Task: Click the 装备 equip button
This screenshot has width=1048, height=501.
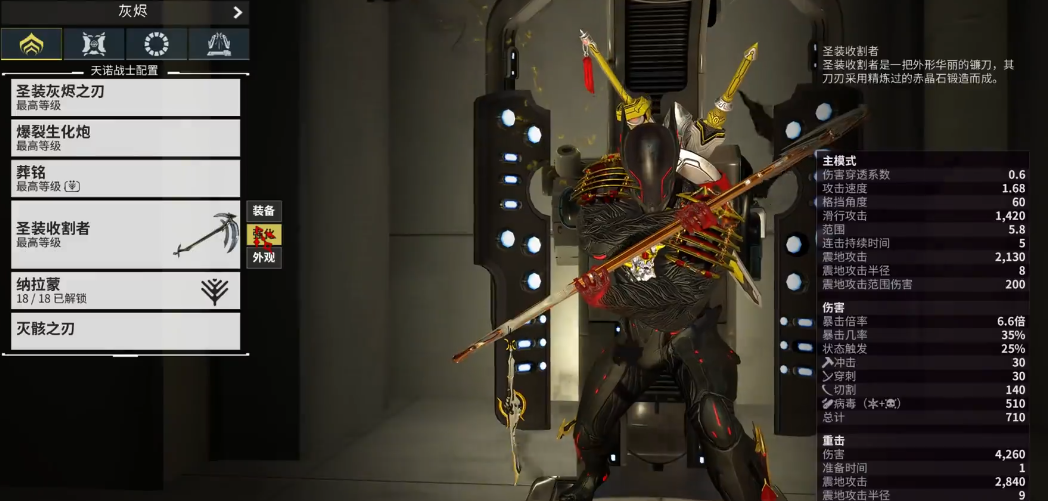Action: click(x=264, y=211)
